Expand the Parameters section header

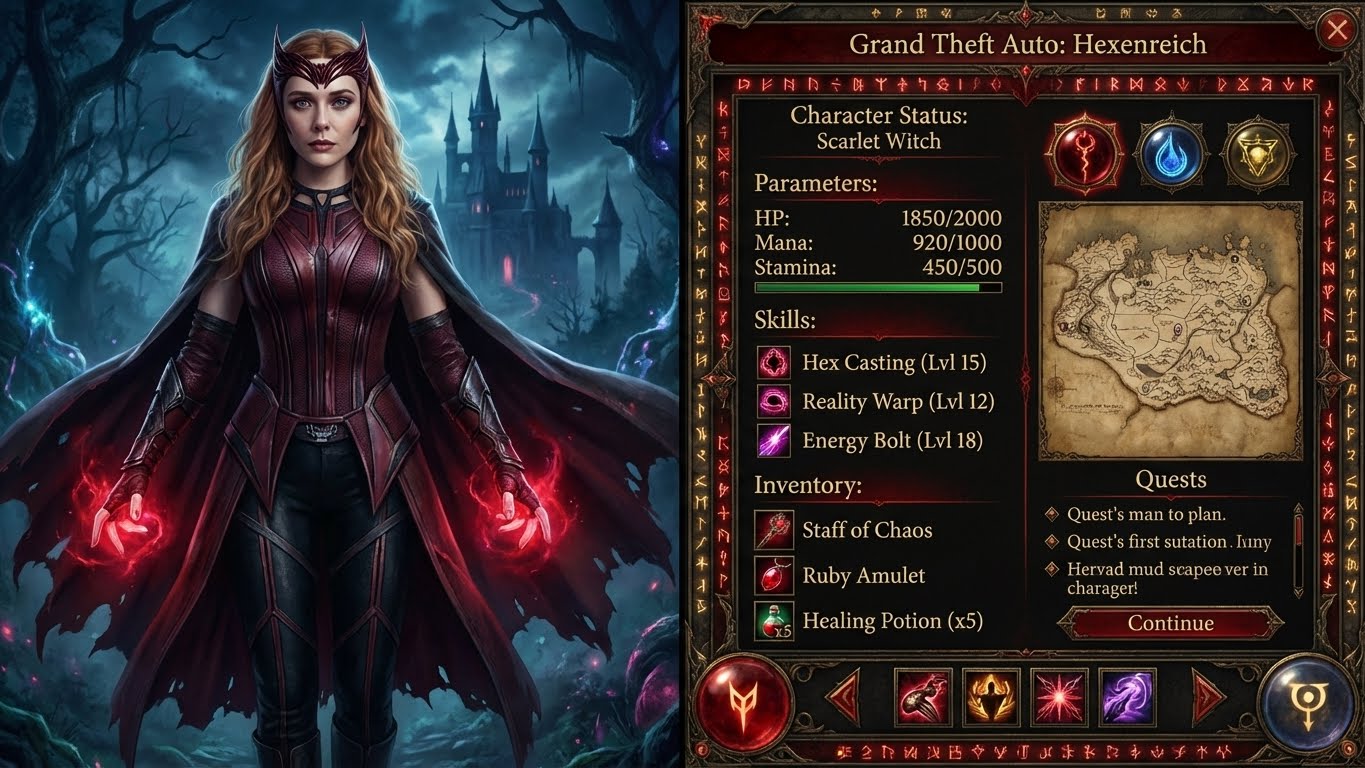click(x=816, y=185)
